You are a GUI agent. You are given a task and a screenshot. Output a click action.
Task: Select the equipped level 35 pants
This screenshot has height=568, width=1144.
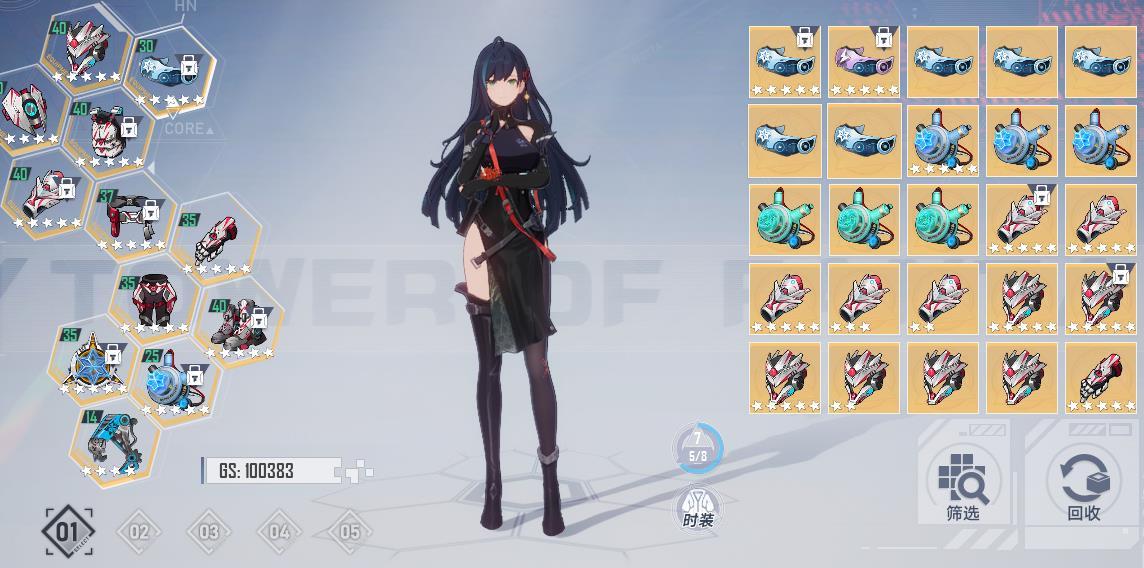pyautogui.click(x=153, y=300)
